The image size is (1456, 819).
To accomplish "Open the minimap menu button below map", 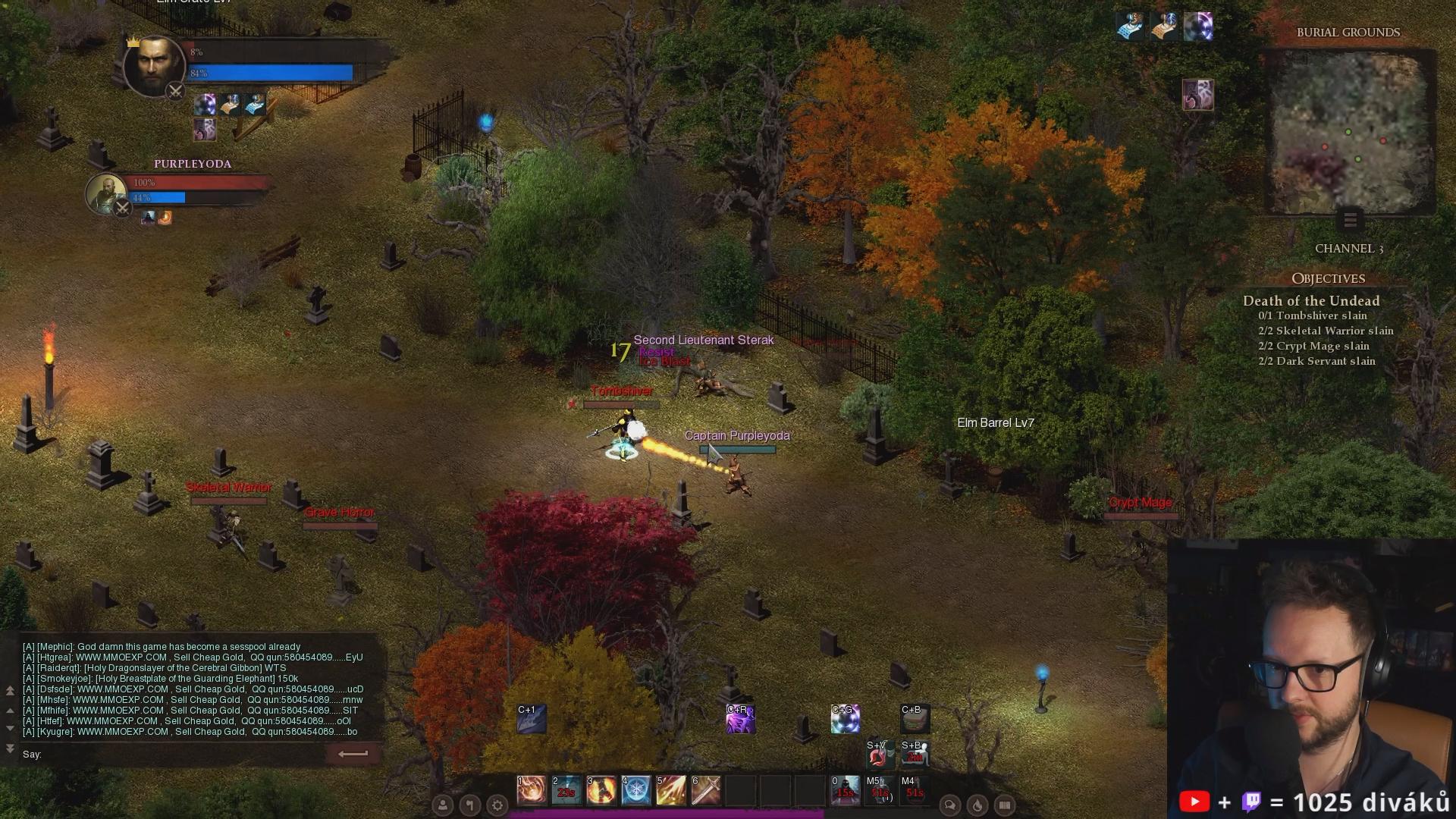I will (x=1350, y=221).
